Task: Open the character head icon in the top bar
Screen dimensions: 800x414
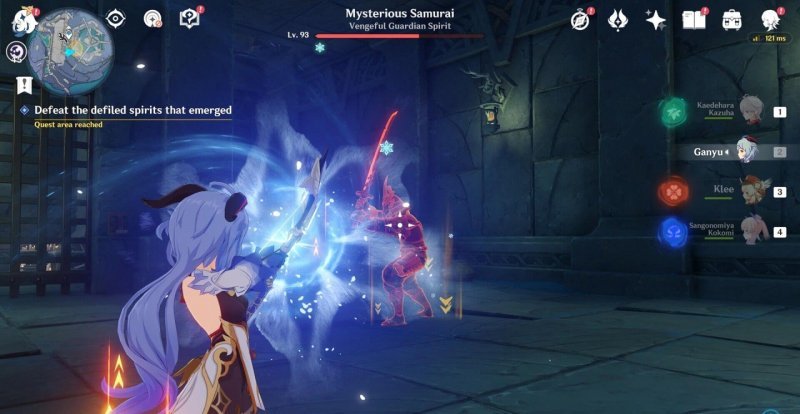Action: [769, 19]
